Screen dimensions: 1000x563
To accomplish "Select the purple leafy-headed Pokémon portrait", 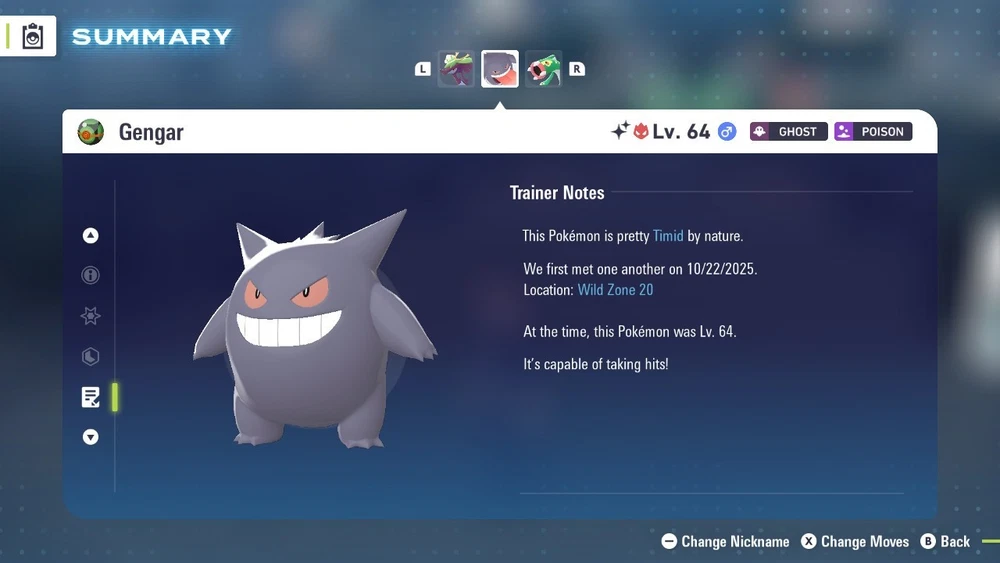I will click(456, 69).
